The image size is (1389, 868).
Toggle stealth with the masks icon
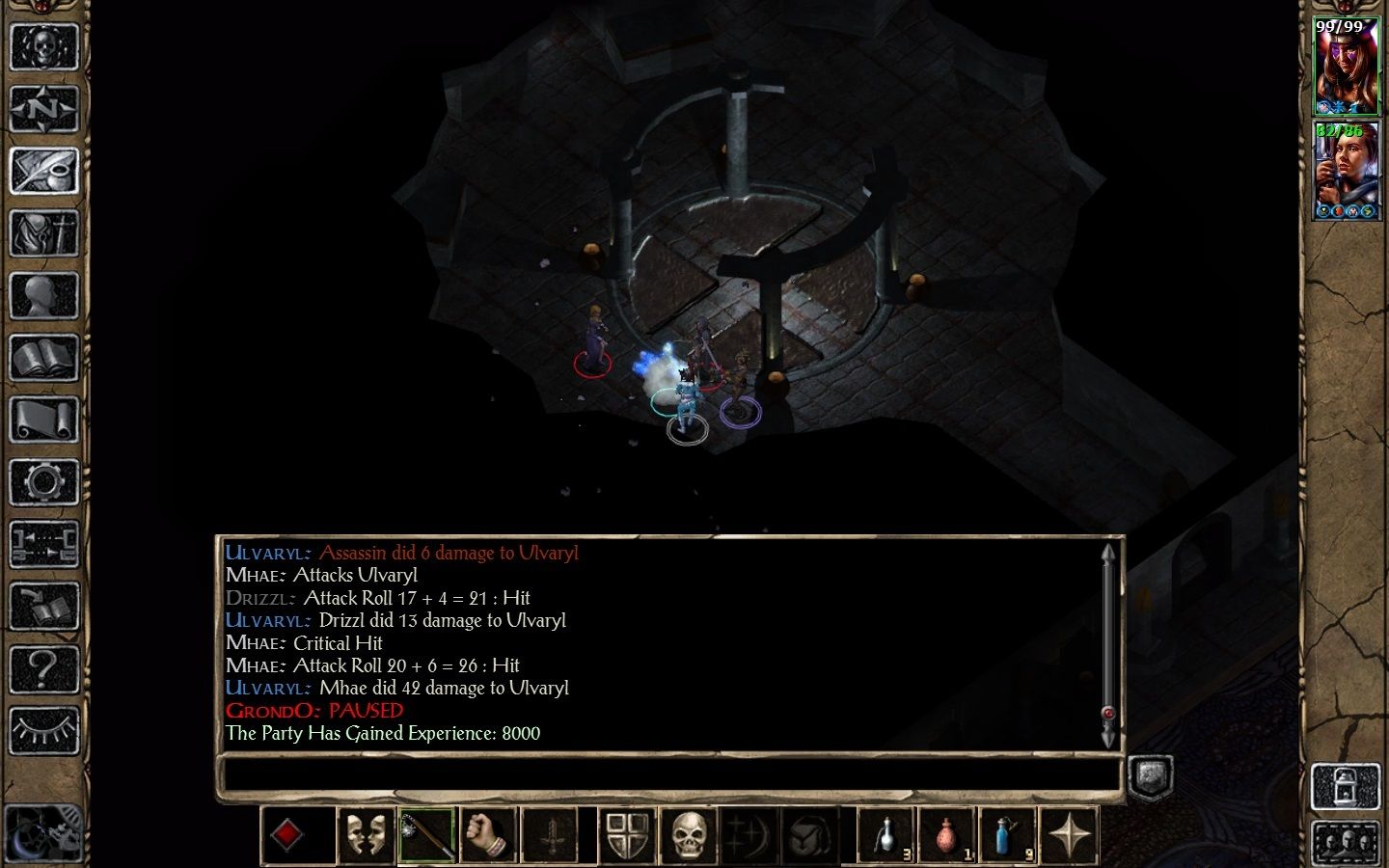(366, 834)
